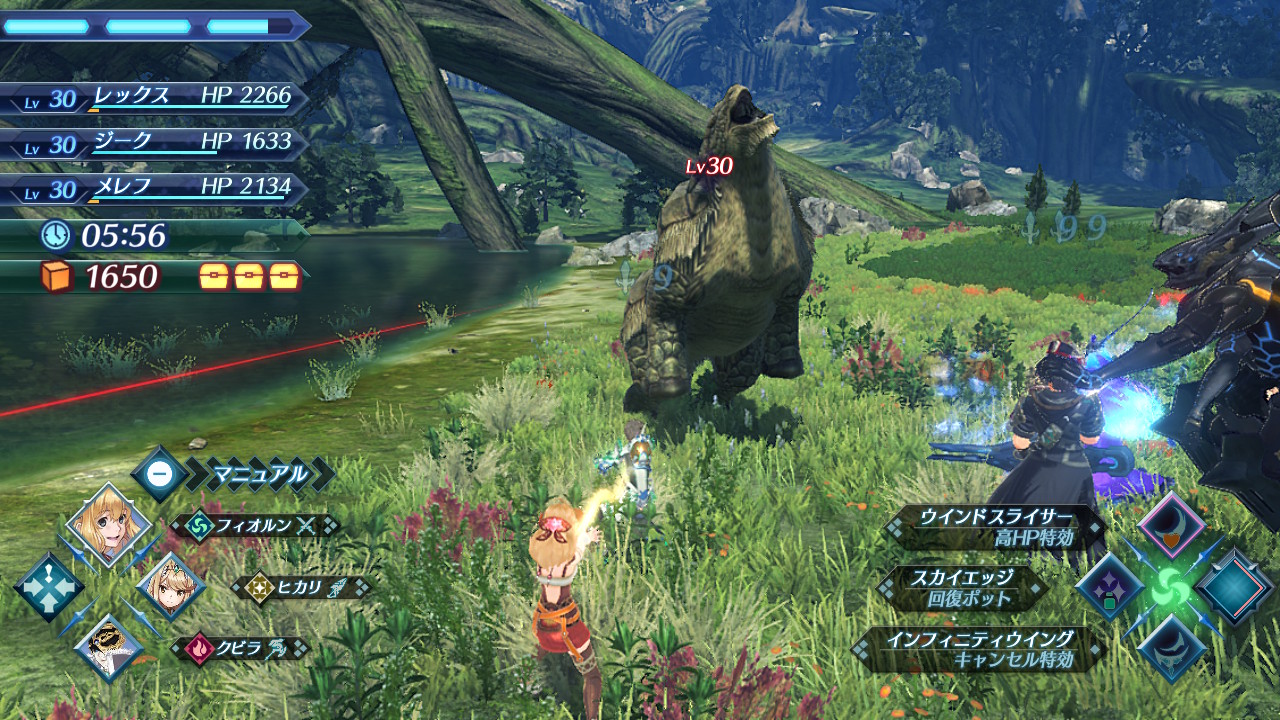Trigger the cyan diamond blade special icon
Image resolution: width=1280 pixels, height=720 pixels.
pyautogui.click(x=1233, y=588)
